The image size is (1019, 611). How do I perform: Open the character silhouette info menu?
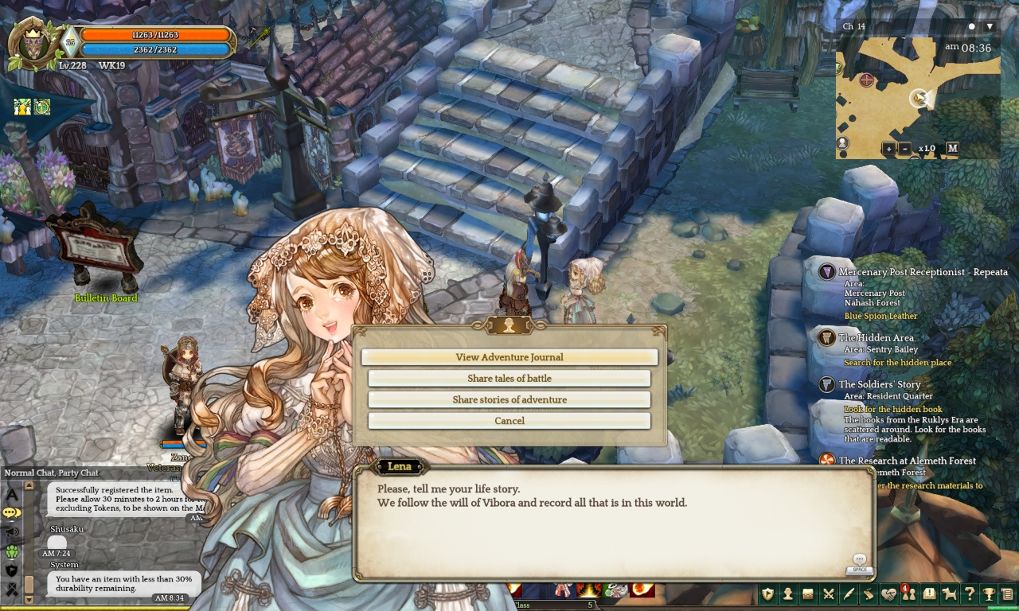point(788,594)
